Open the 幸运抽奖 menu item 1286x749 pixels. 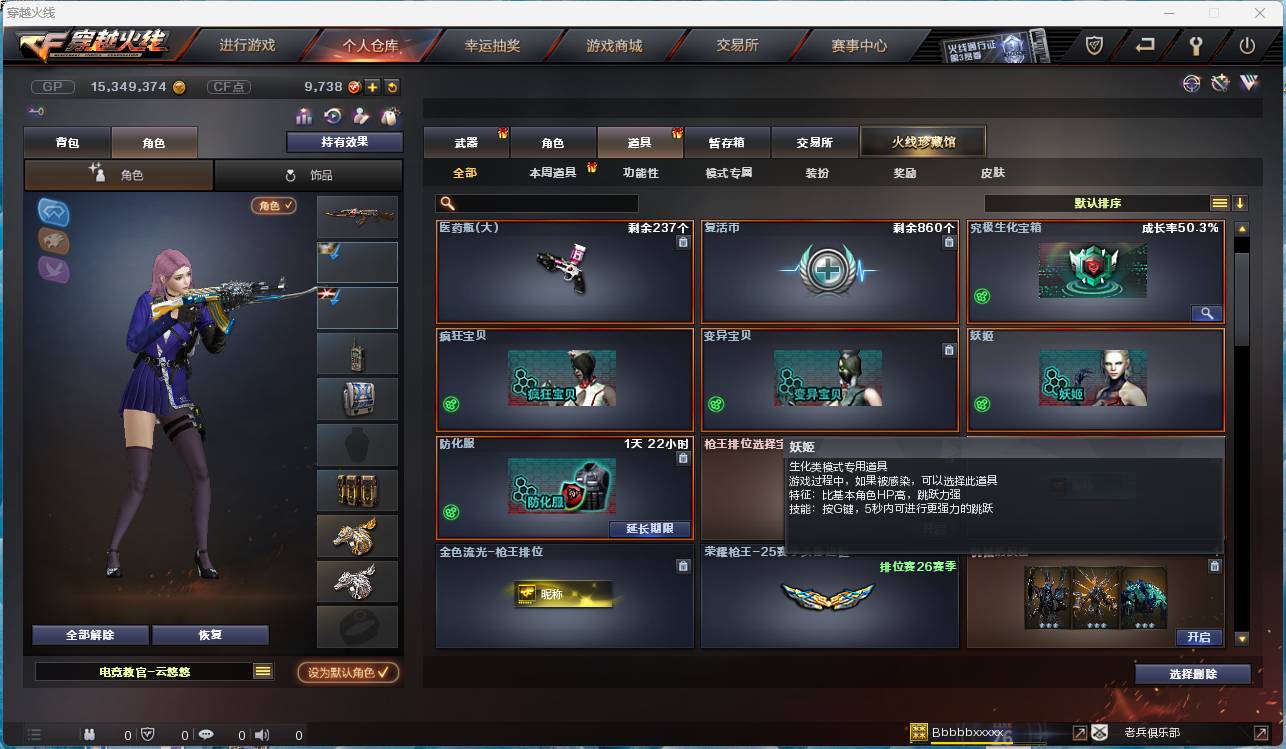tap(495, 44)
